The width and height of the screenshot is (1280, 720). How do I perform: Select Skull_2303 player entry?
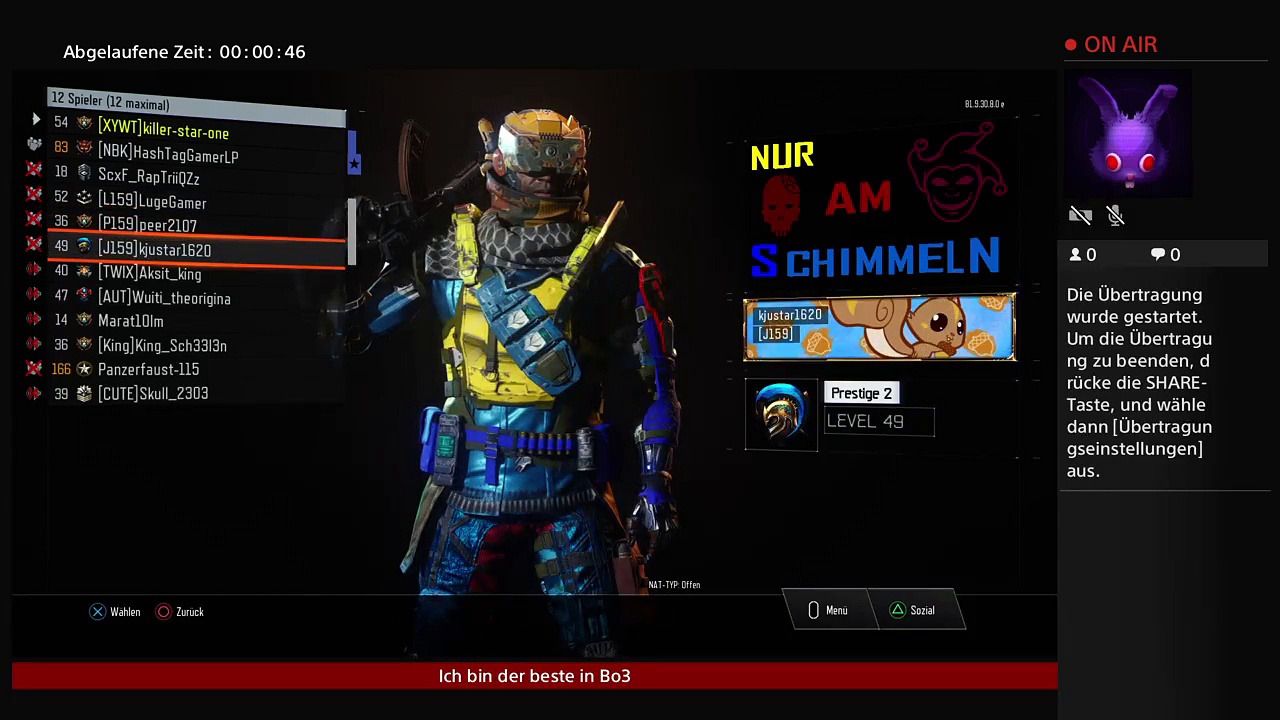tap(153, 393)
